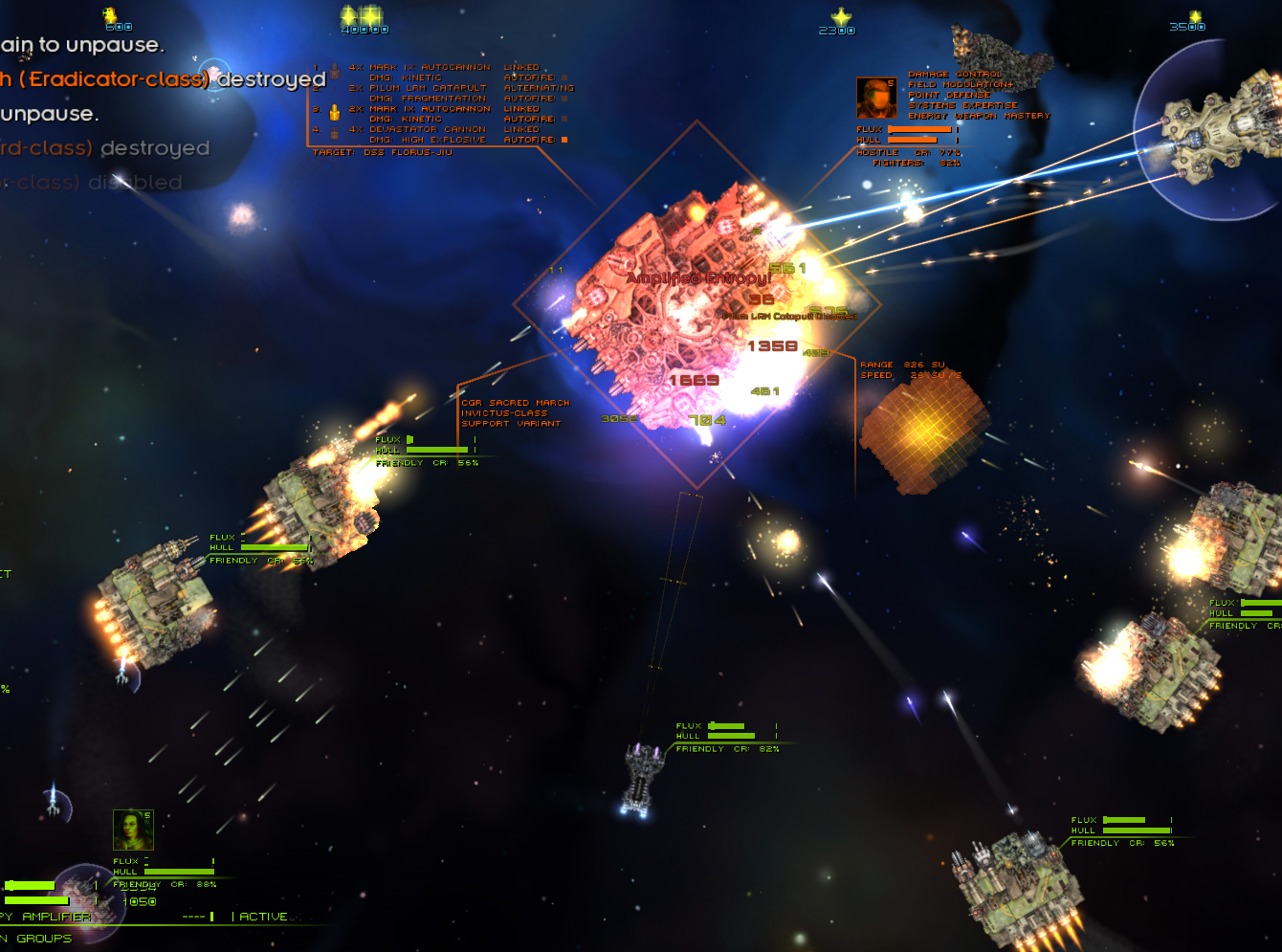Click the green friendly officer portrait
This screenshot has width=1282, height=952.
click(x=133, y=830)
